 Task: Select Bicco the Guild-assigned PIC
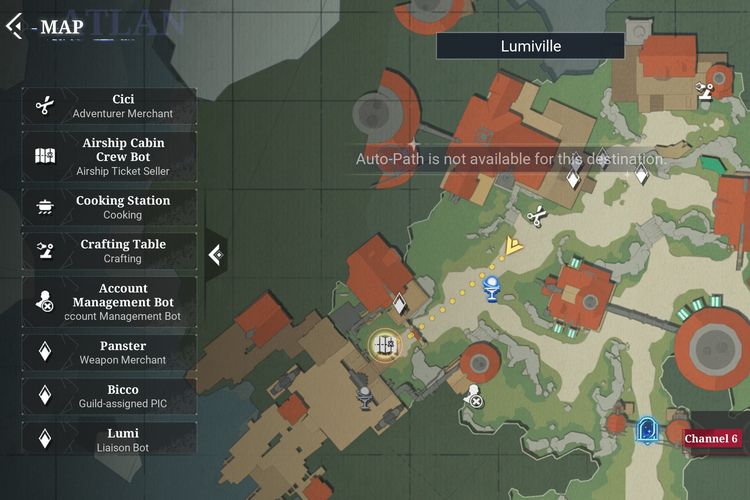(109, 396)
